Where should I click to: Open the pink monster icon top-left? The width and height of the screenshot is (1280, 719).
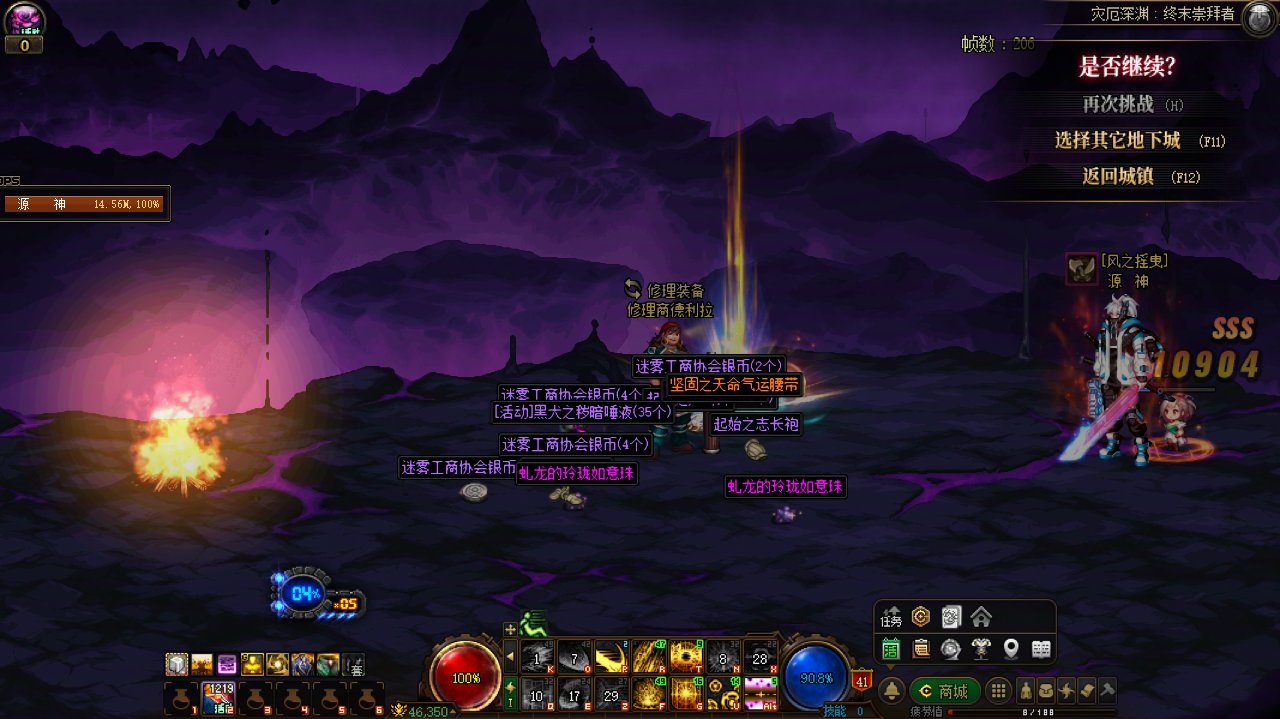pyautogui.click(x=23, y=19)
